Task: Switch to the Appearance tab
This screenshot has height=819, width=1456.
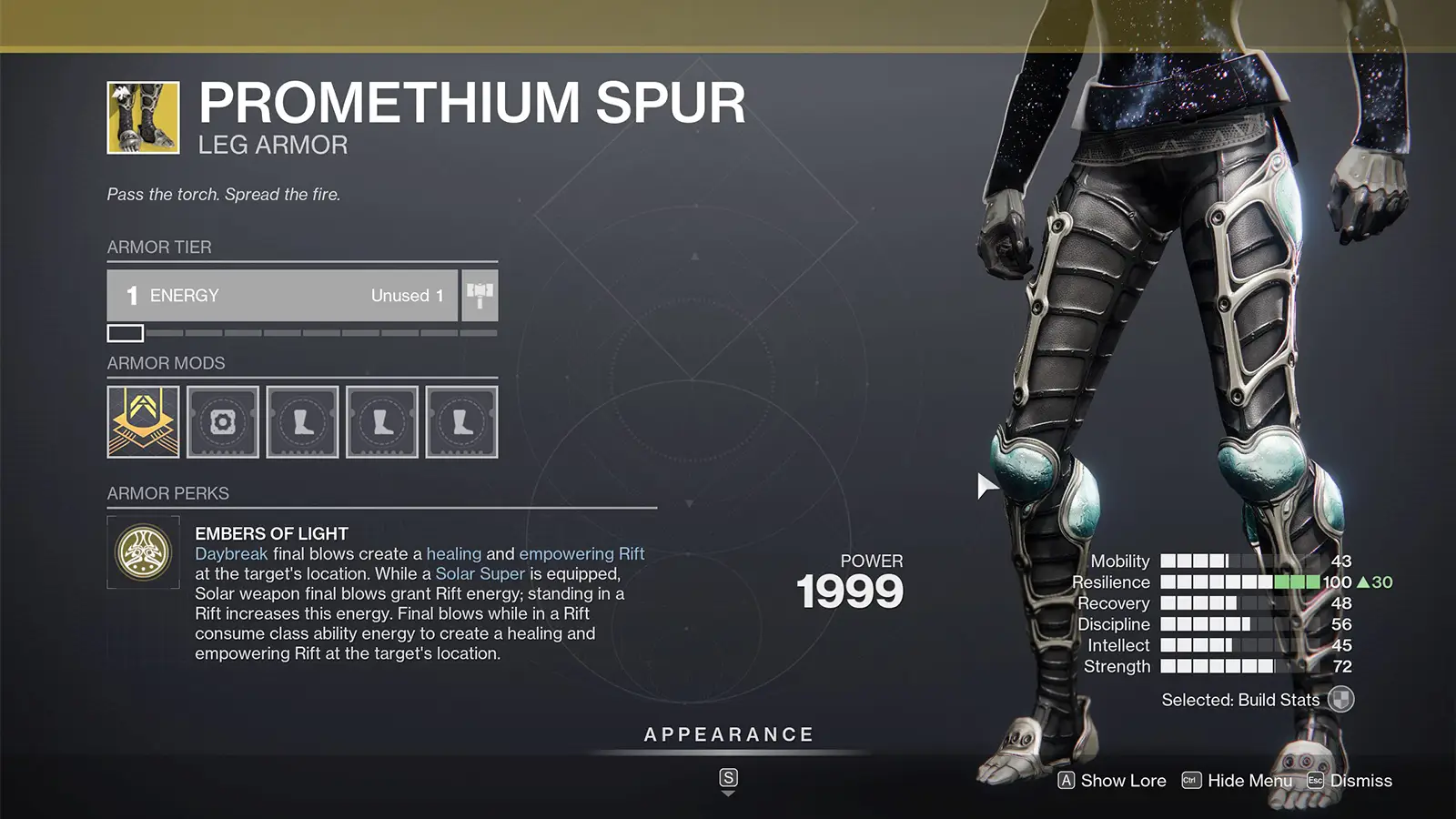Action: click(728, 733)
